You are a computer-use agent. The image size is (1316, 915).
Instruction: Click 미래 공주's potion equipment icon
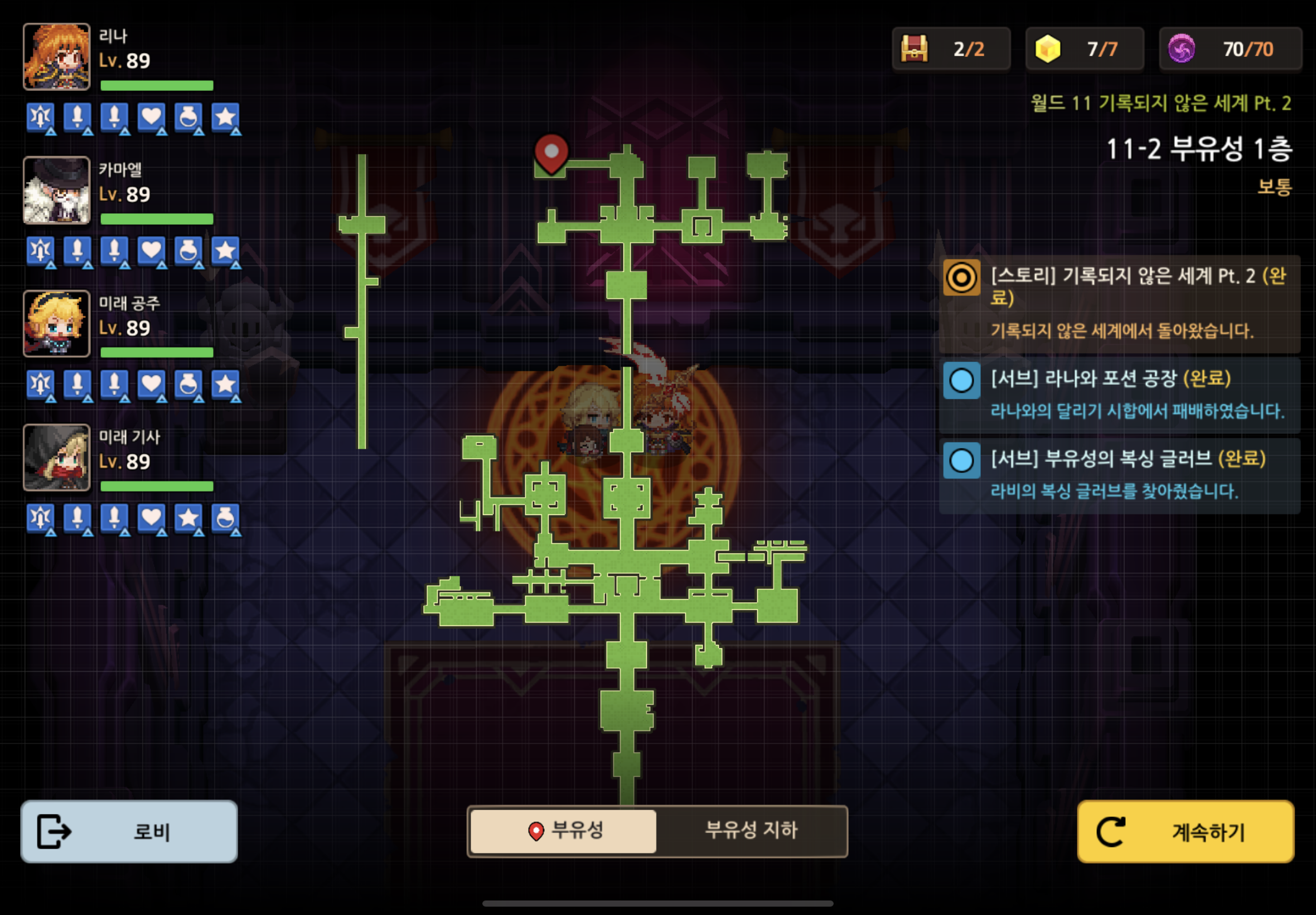(190, 386)
